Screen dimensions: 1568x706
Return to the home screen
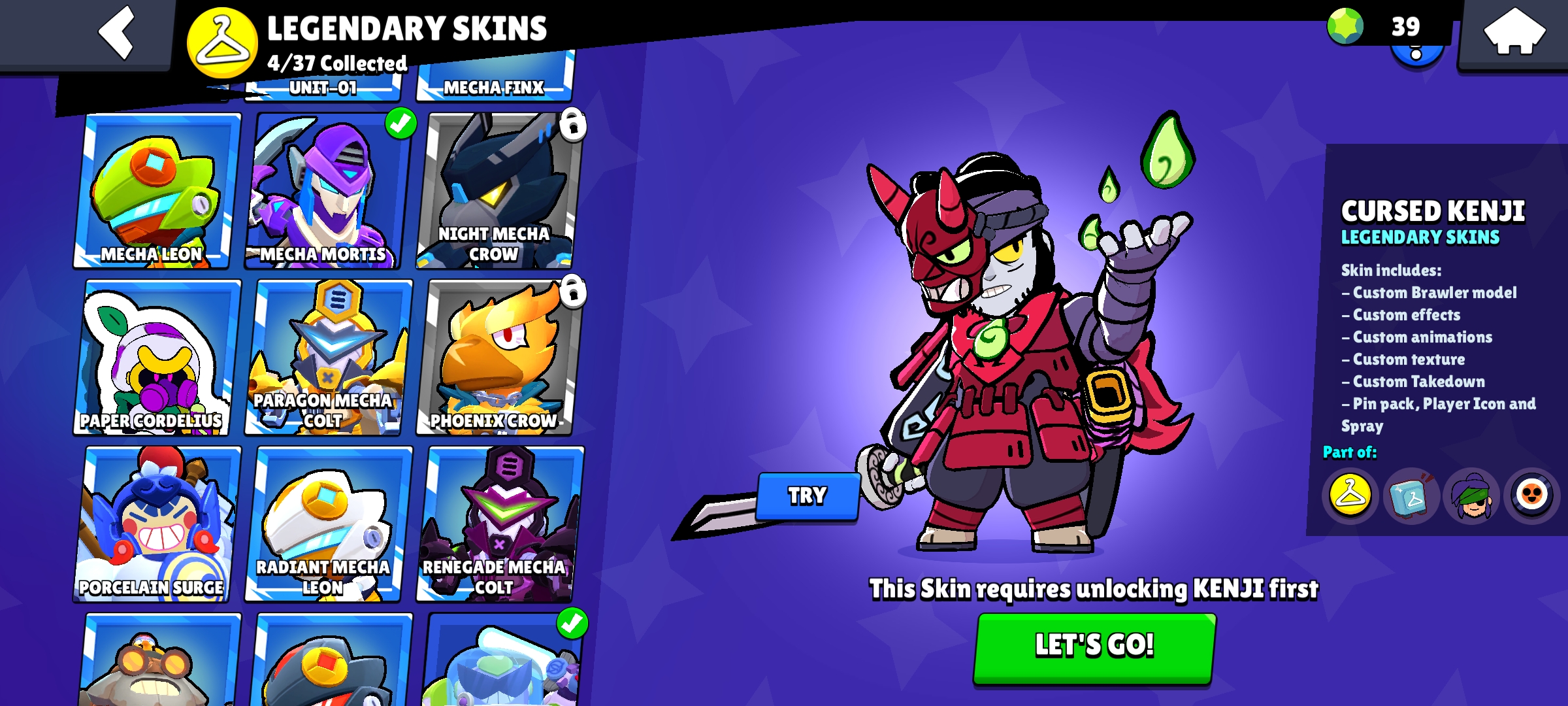tap(1513, 31)
